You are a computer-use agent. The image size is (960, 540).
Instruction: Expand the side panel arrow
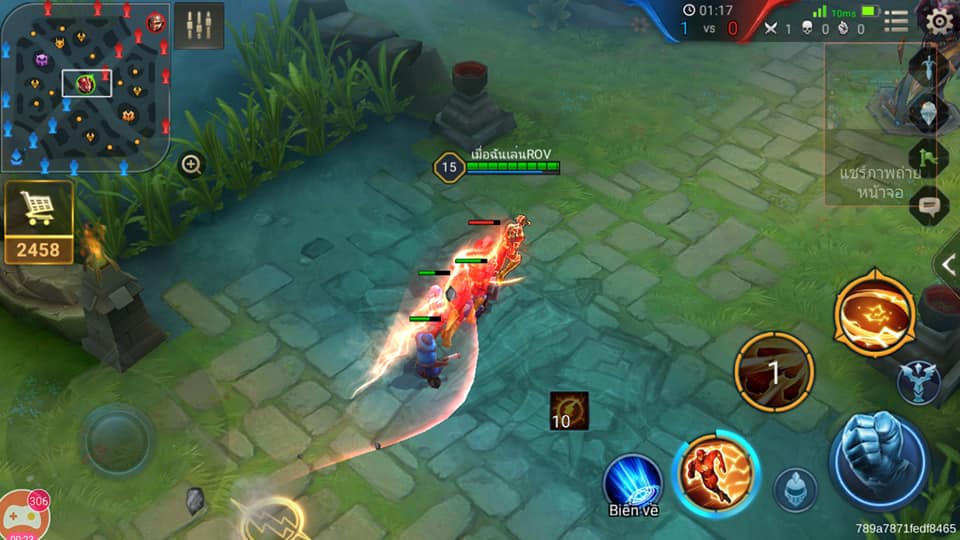[947, 265]
